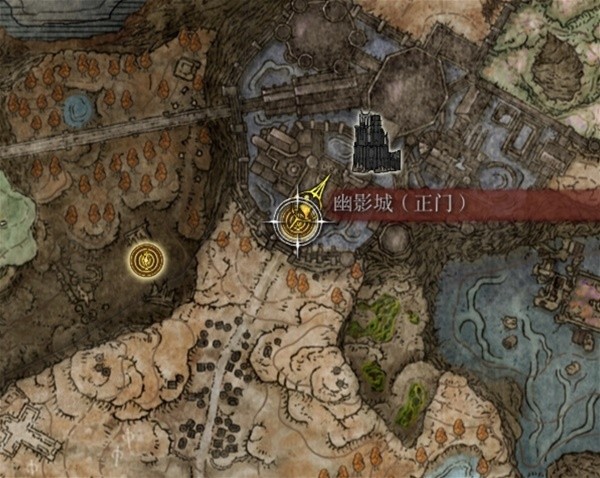Select the golden grace marker in the dark forest
Viewport: 600px width, 478px height.
(147, 262)
